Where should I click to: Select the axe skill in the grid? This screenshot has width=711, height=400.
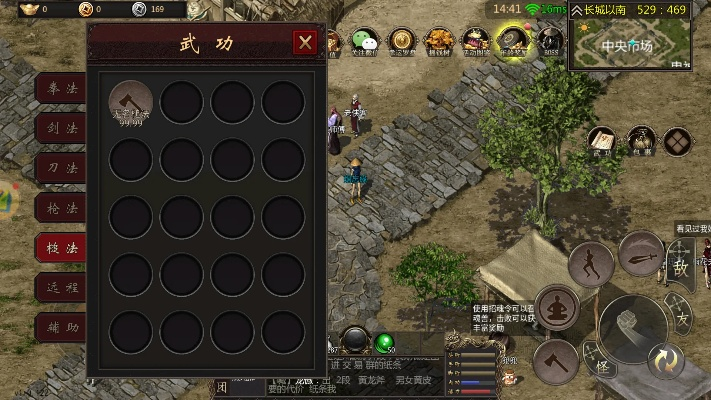[x=131, y=103]
